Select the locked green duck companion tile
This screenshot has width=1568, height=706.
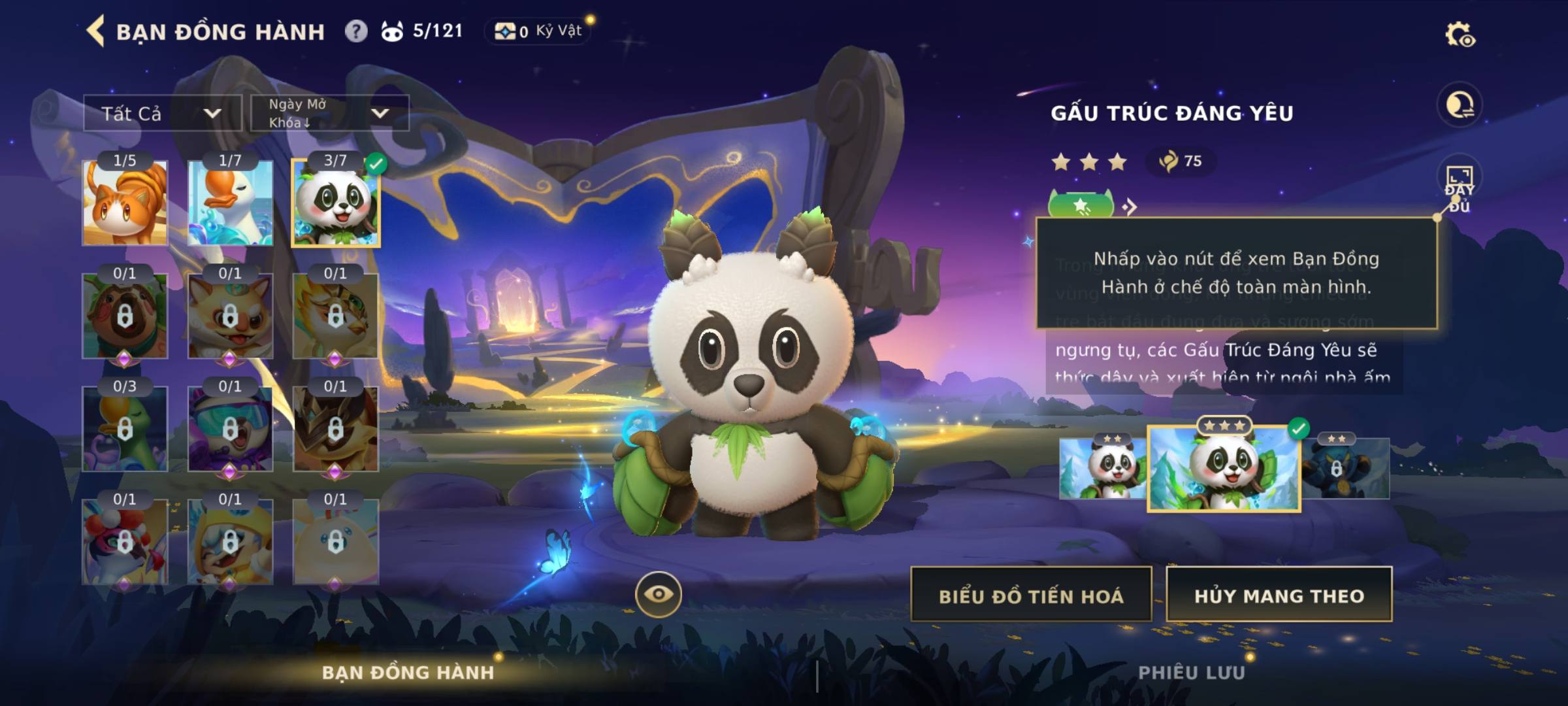[x=125, y=429]
